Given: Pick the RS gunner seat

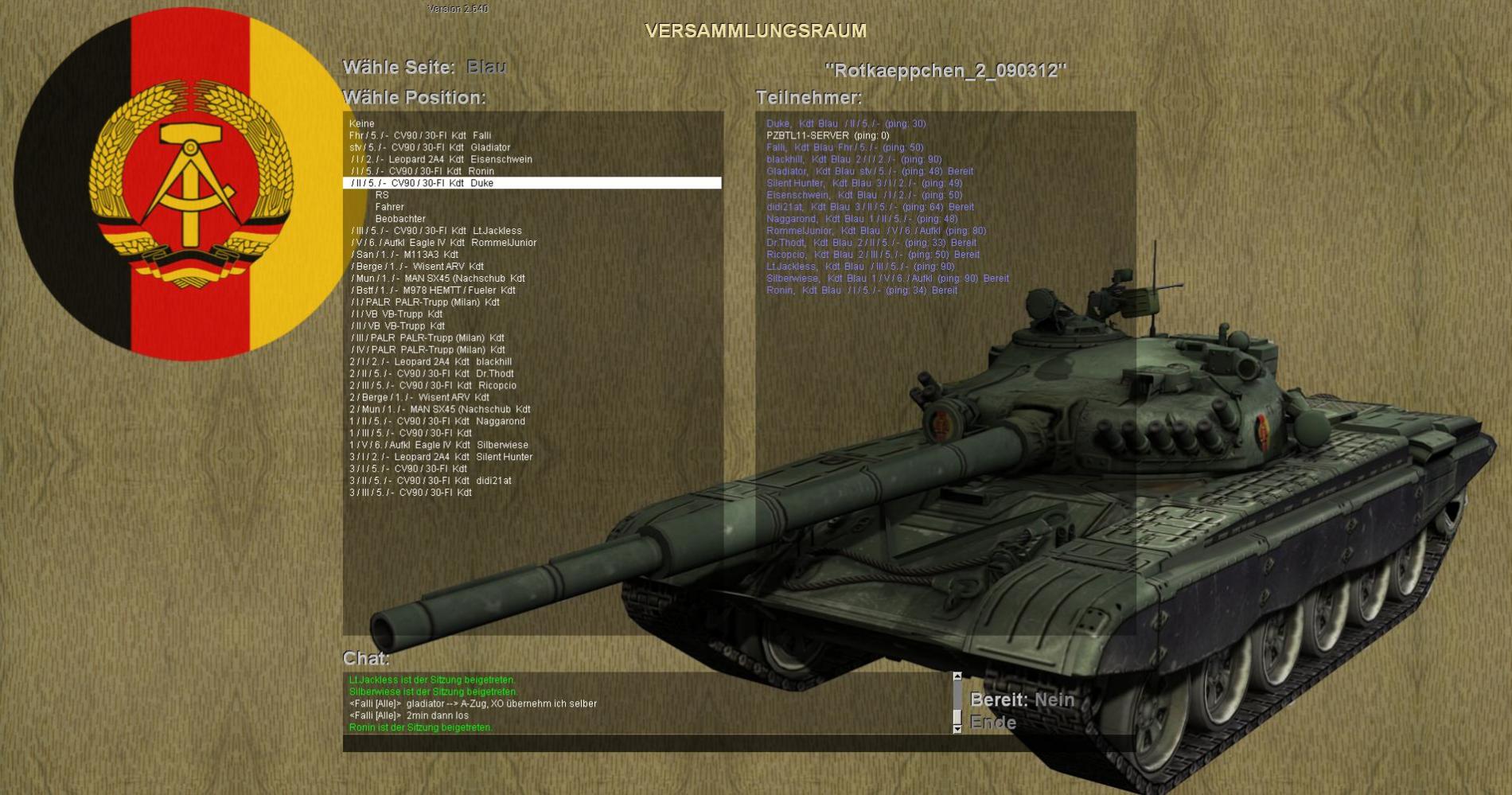Looking at the screenshot, I should (x=382, y=195).
